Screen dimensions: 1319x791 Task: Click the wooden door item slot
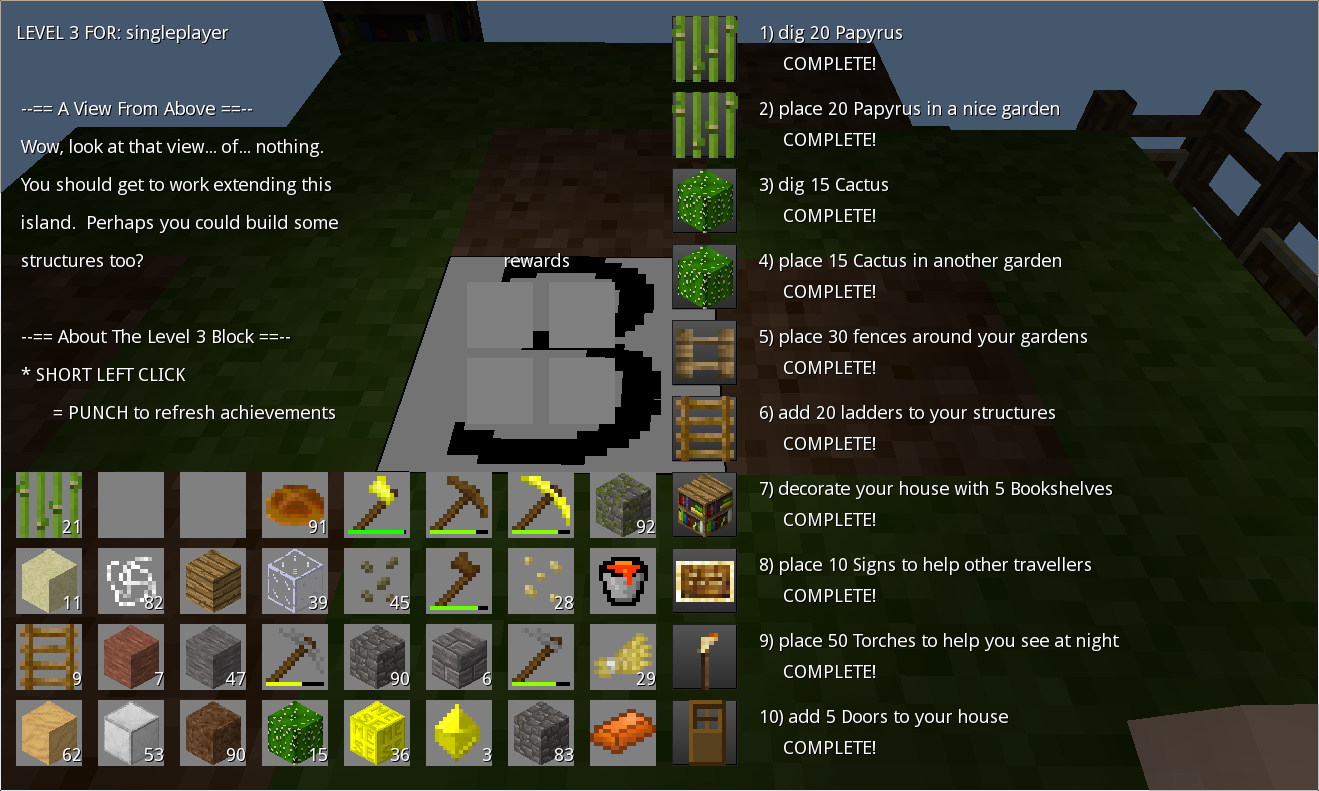(705, 731)
